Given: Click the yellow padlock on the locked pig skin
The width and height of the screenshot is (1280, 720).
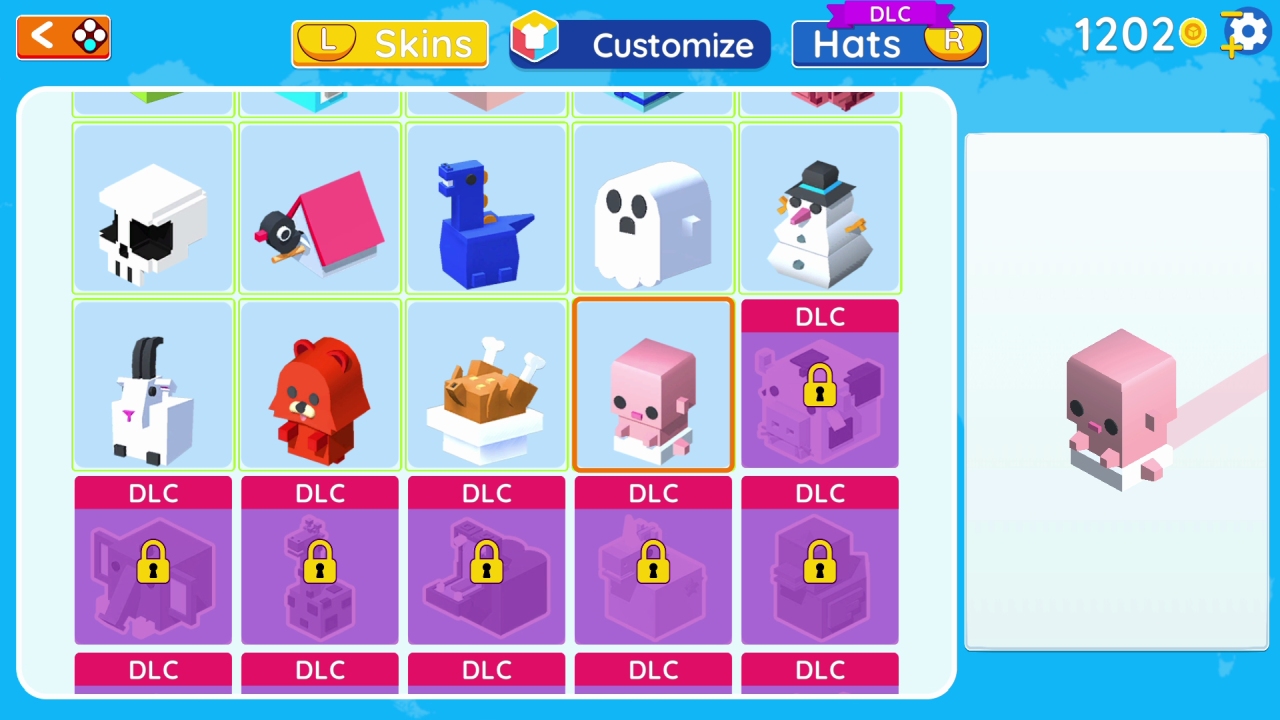Looking at the screenshot, I should 820,386.
